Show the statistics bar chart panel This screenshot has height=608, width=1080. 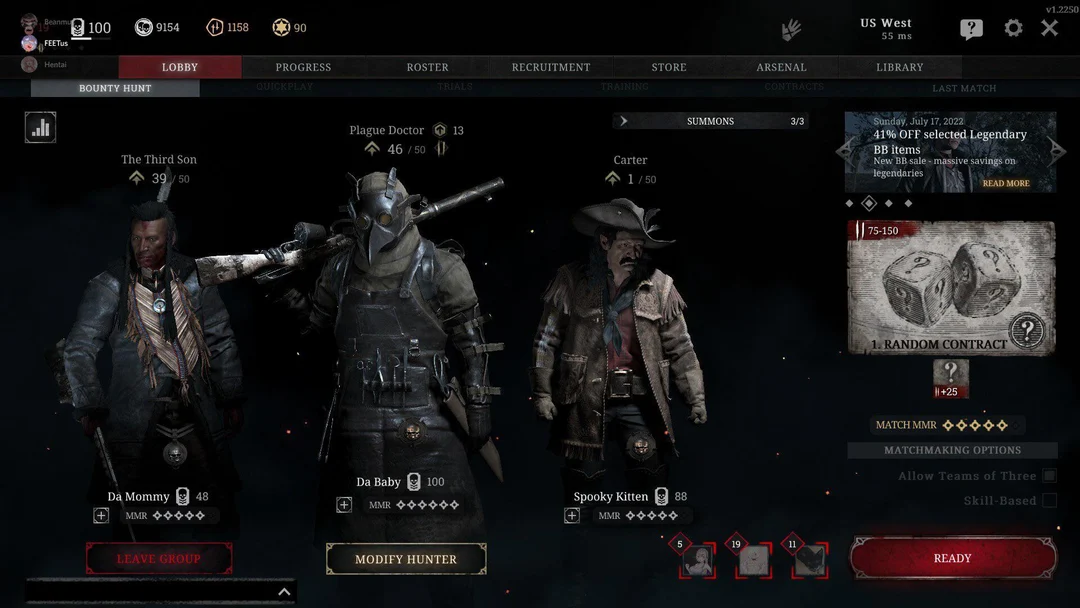[41, 127]
